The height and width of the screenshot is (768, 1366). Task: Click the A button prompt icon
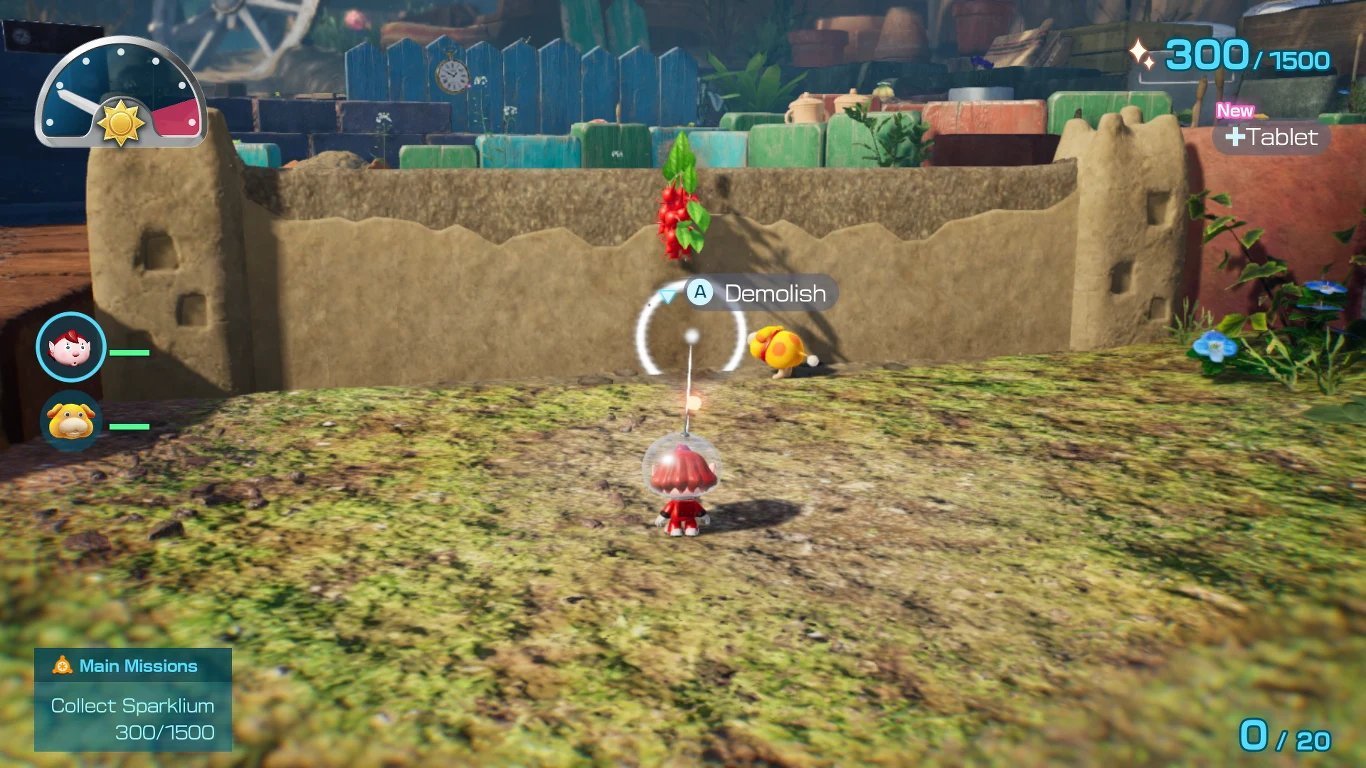tap(700, 292)
